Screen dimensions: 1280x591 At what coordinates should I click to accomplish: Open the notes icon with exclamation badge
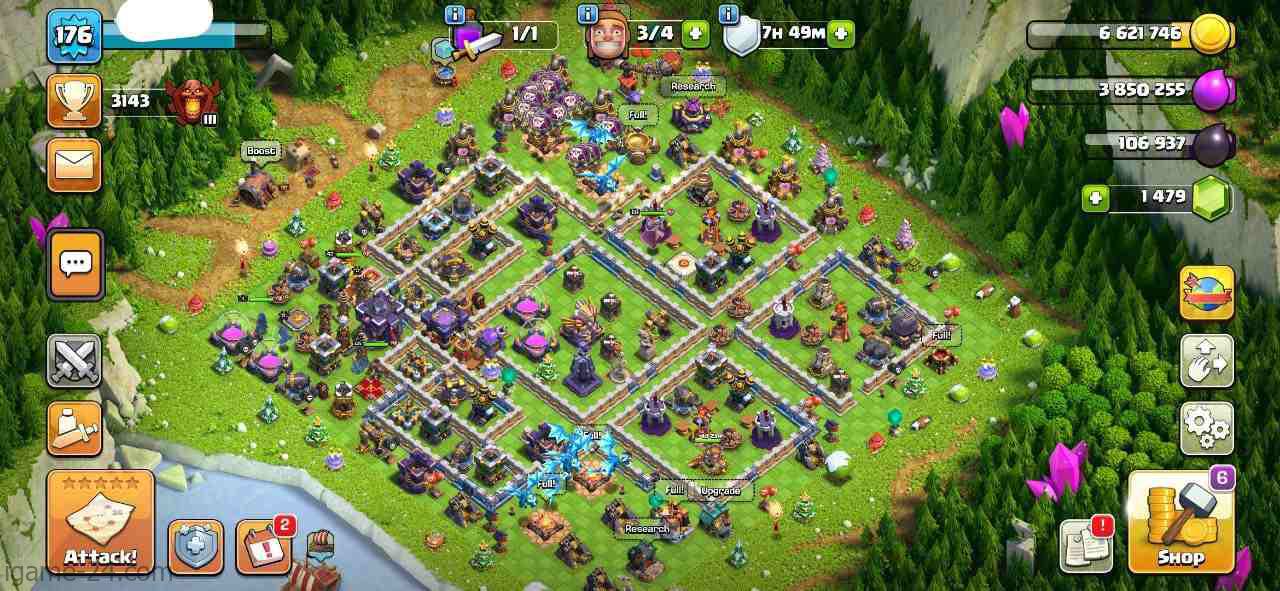click(x=1086, y=546)
